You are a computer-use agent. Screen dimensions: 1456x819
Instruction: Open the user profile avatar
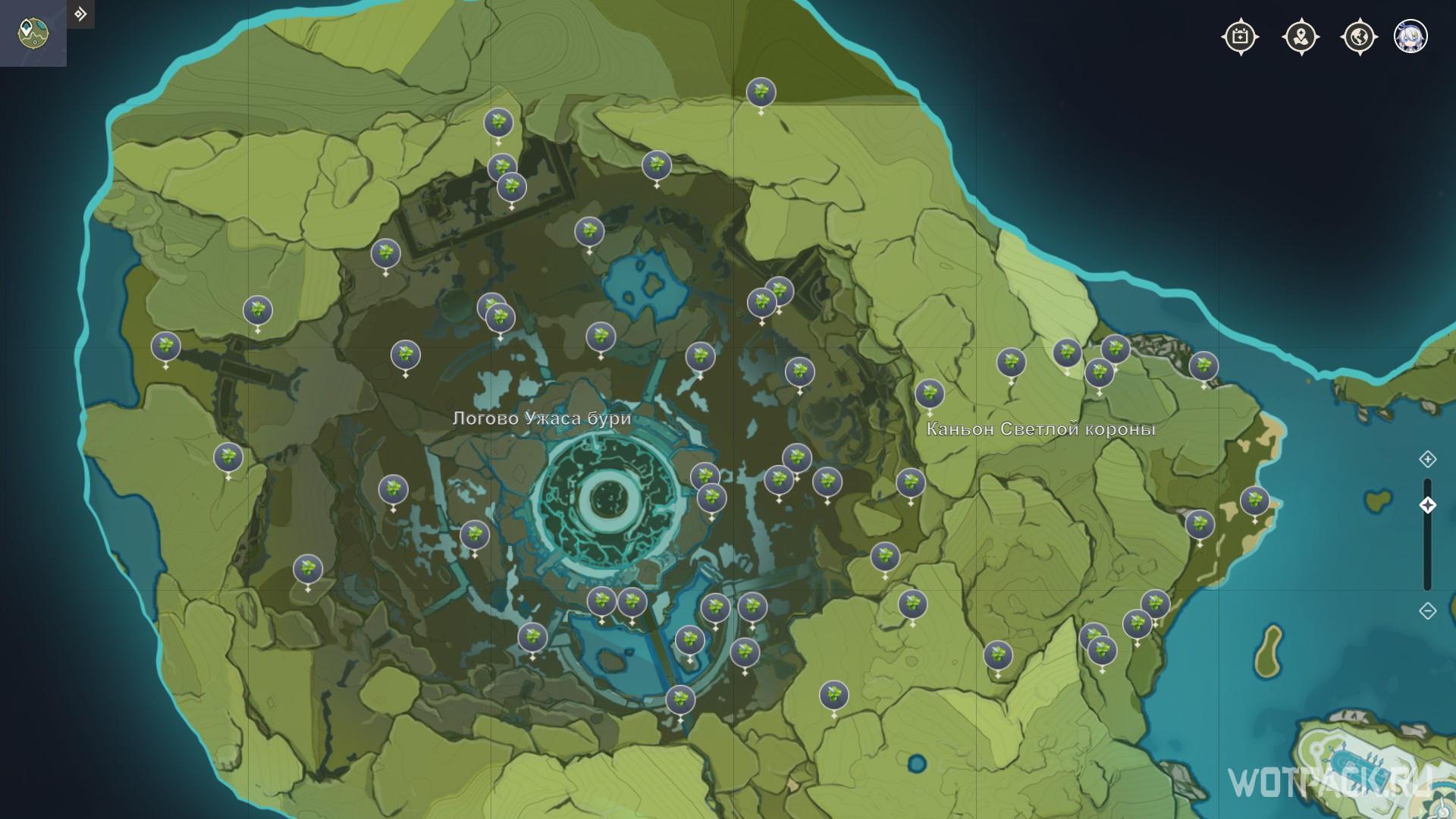pos(1410,36)
